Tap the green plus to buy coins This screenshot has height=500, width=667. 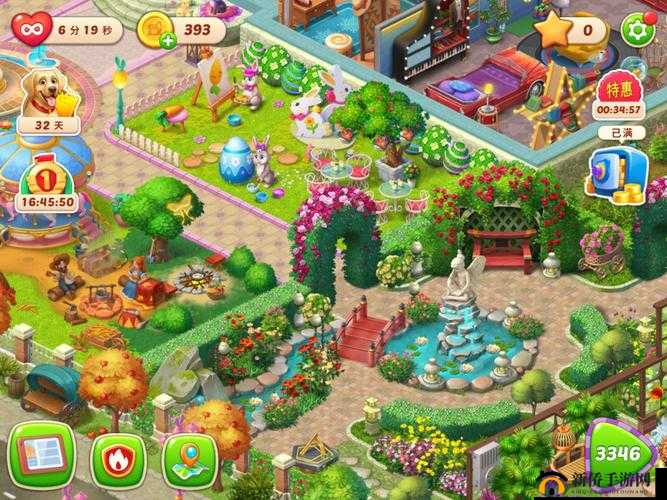pyautogui.click(x=167, y=39)
